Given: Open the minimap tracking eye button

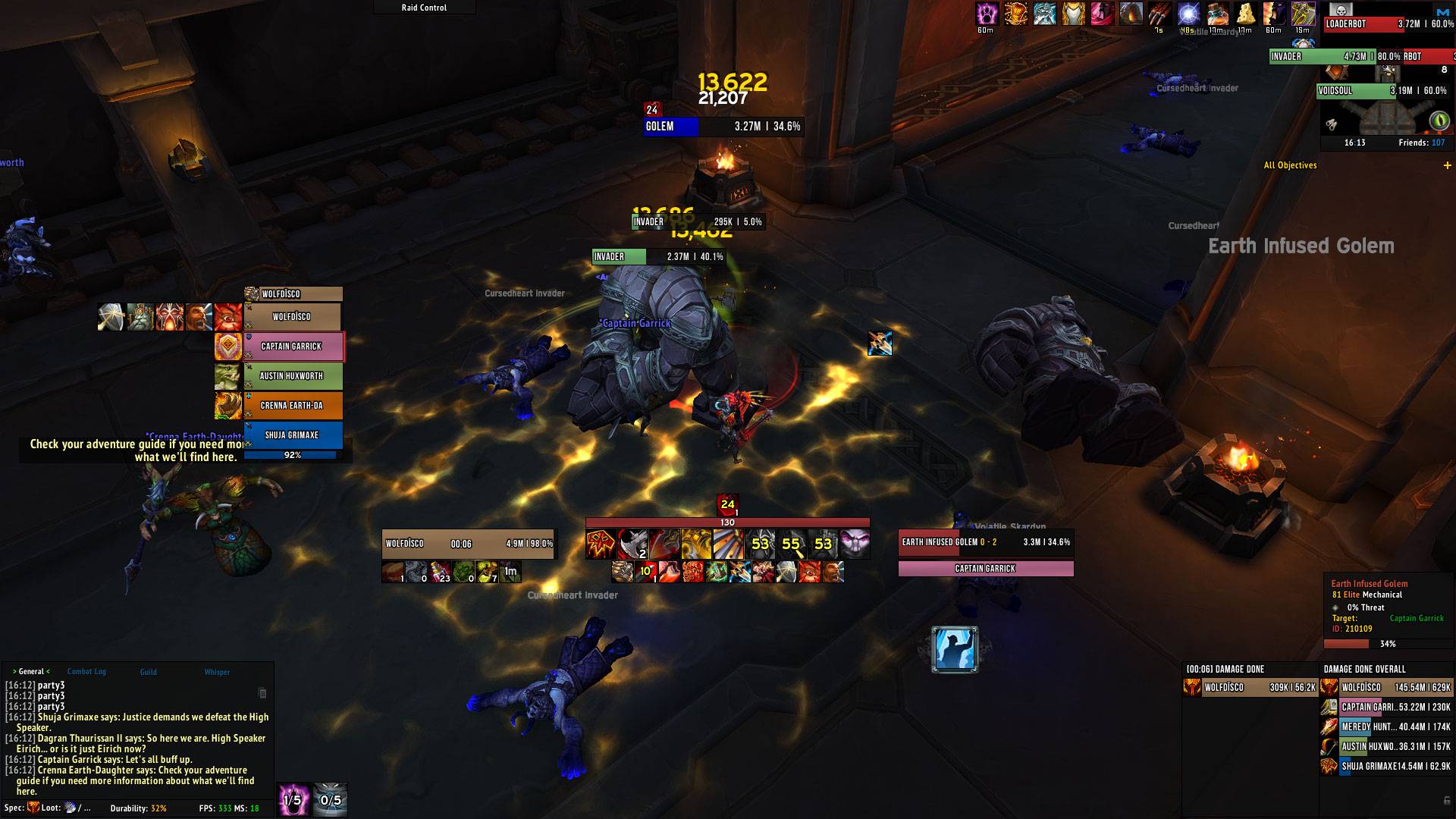Looking at the screenshot, I should [x=1439, y=121].
